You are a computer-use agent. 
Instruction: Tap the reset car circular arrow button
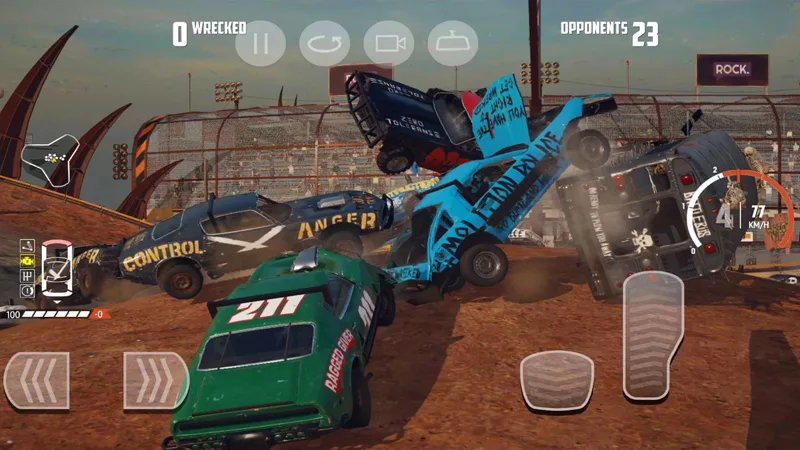click(324, 44)
